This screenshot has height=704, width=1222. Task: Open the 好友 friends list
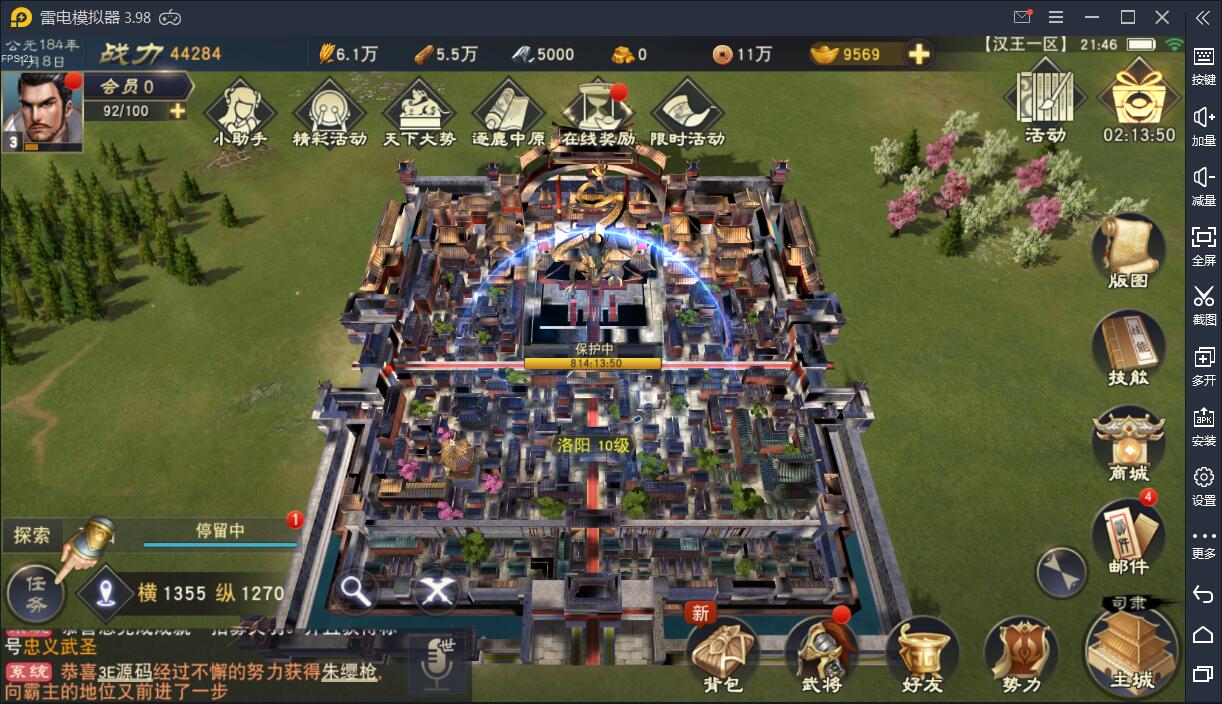click(x=922, y=655)
